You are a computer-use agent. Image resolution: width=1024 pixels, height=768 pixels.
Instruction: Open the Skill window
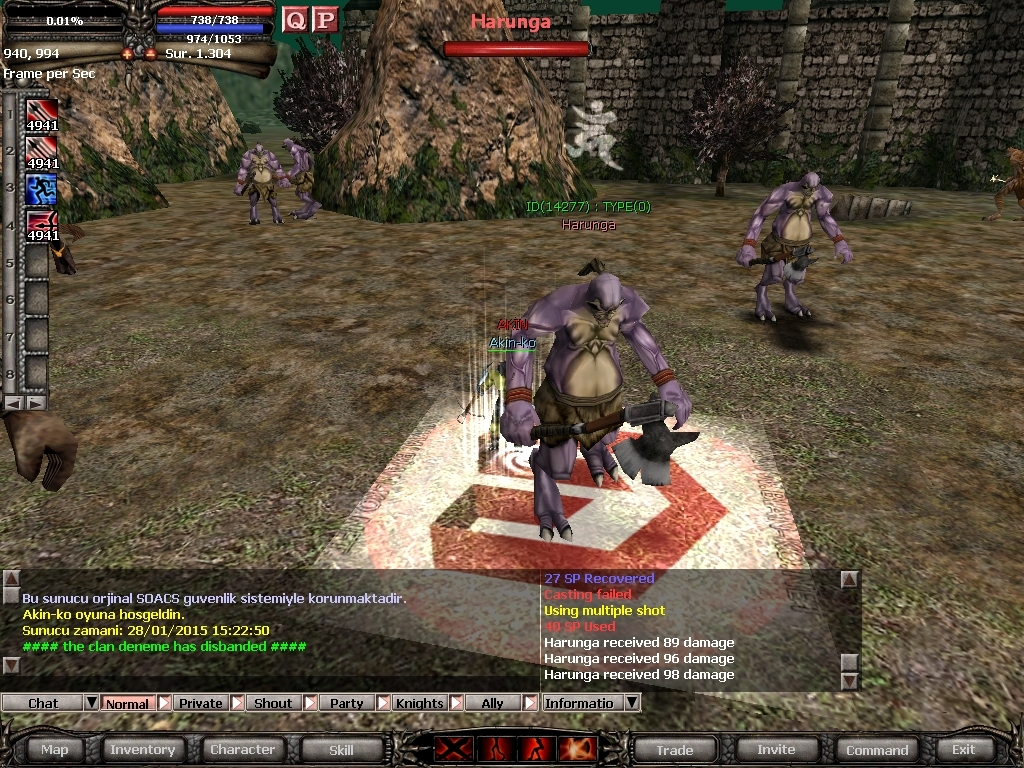341,749
